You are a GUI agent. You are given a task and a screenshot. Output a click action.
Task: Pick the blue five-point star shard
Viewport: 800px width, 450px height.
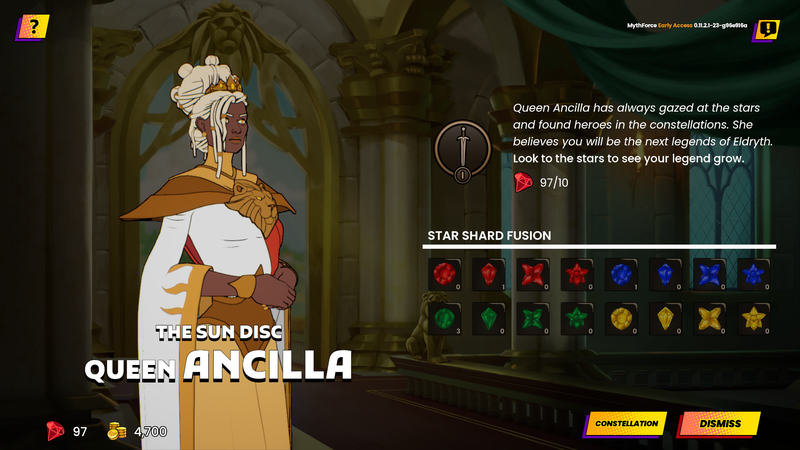pos(752,274)
